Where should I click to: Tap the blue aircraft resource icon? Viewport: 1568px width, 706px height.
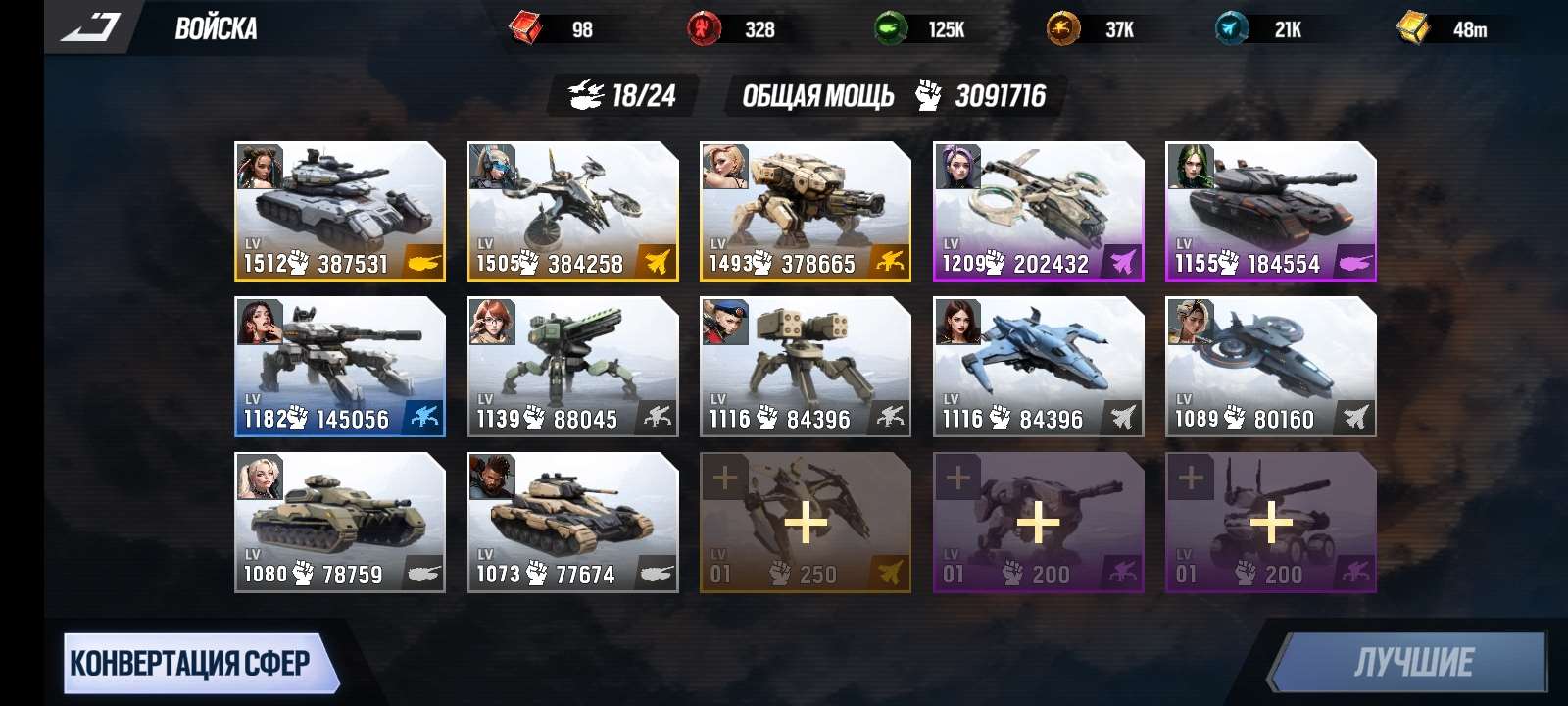pyautogui.click(x=1232, y=28)
